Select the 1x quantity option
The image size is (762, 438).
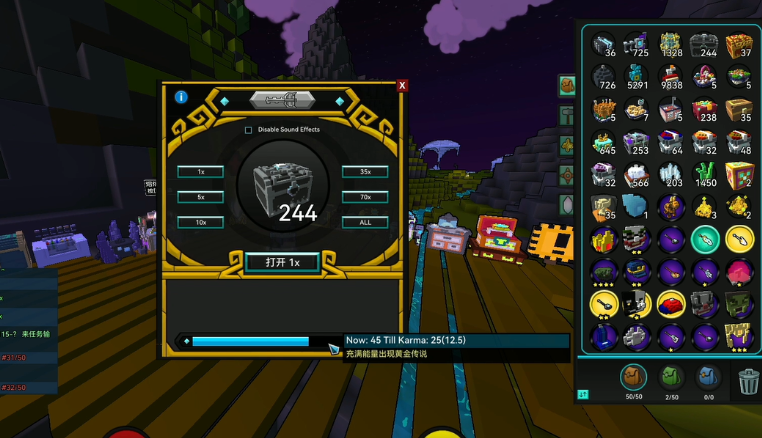coord(200,171)
